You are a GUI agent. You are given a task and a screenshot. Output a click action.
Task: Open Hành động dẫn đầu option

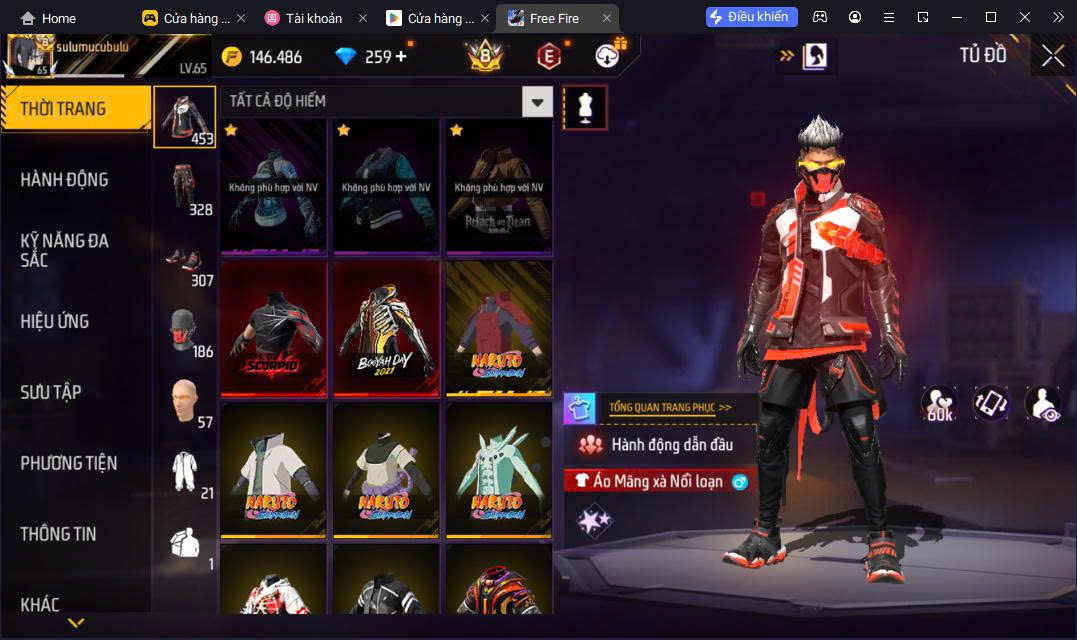coord(670,444)
